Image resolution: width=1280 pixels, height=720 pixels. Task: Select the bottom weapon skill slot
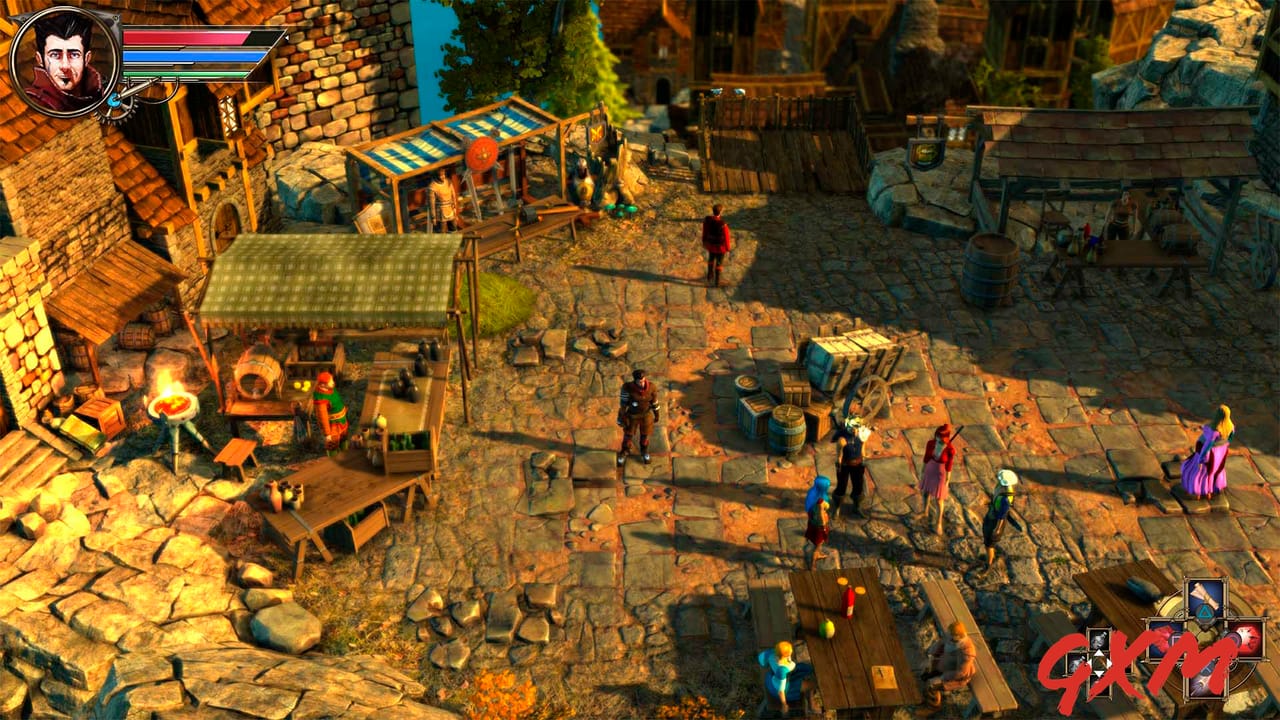tap(1207, 682)
